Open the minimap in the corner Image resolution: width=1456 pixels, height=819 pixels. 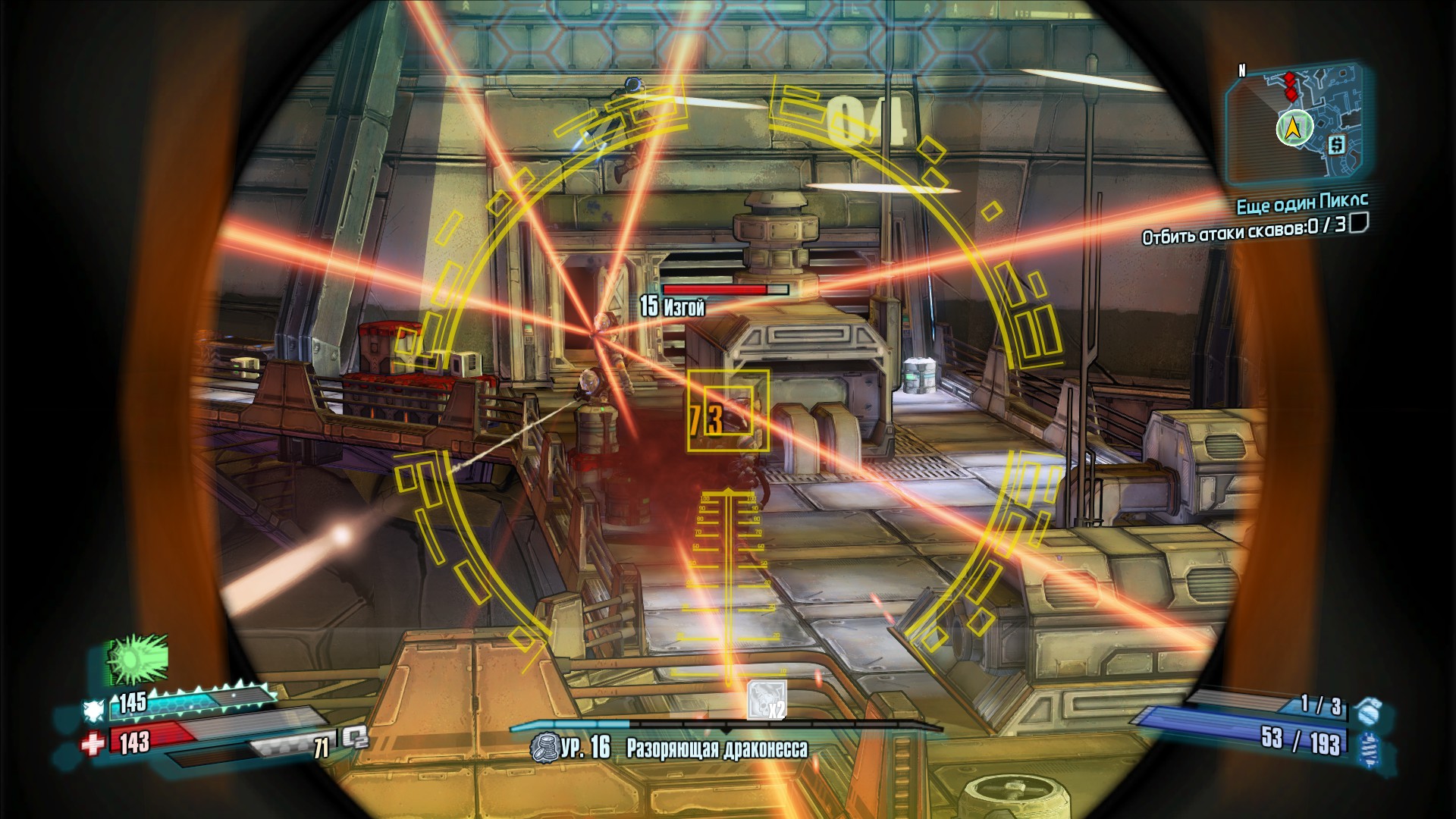(1295, 125)
